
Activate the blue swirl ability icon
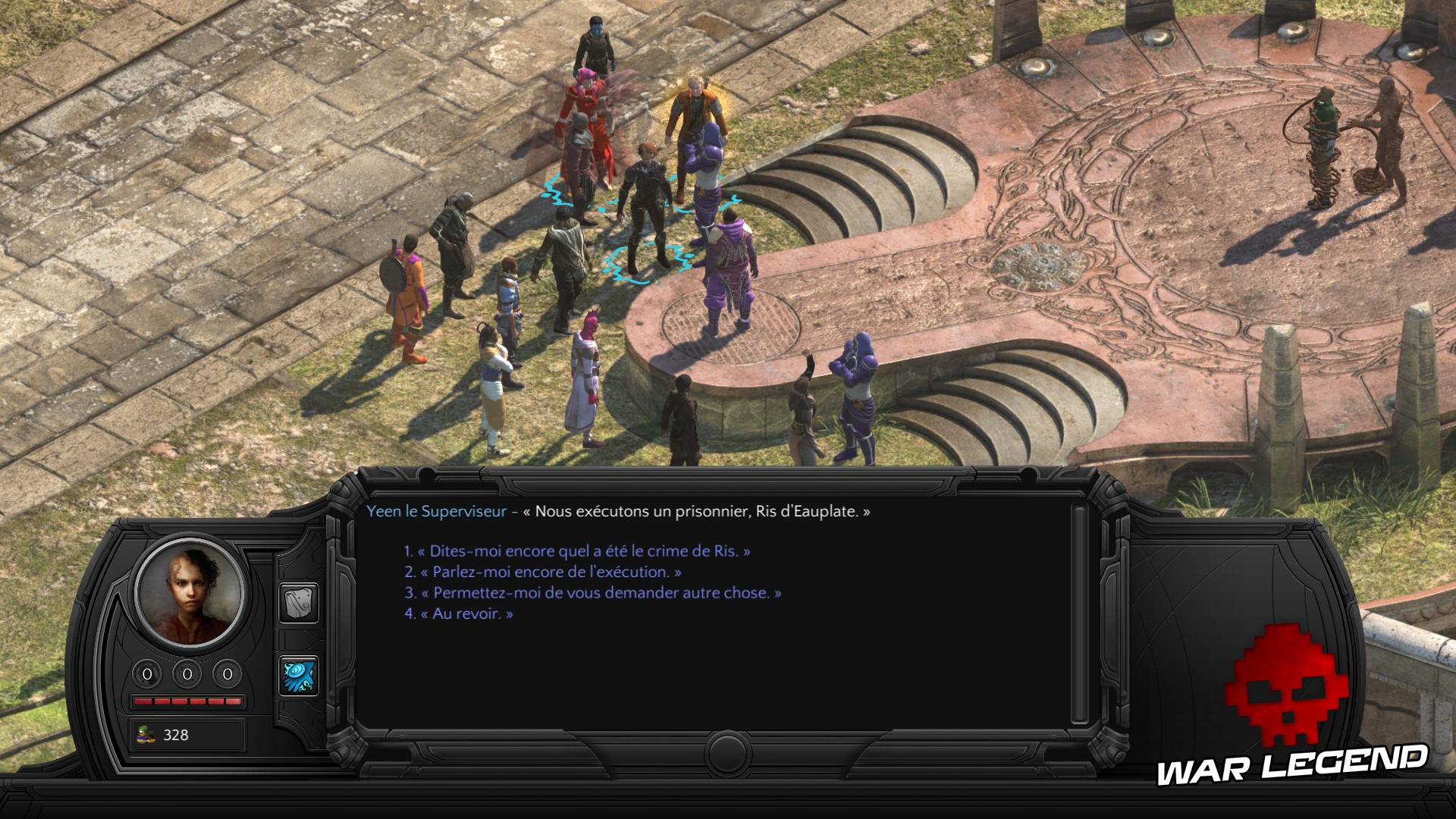pyautogui.click(x=298, y=676)
